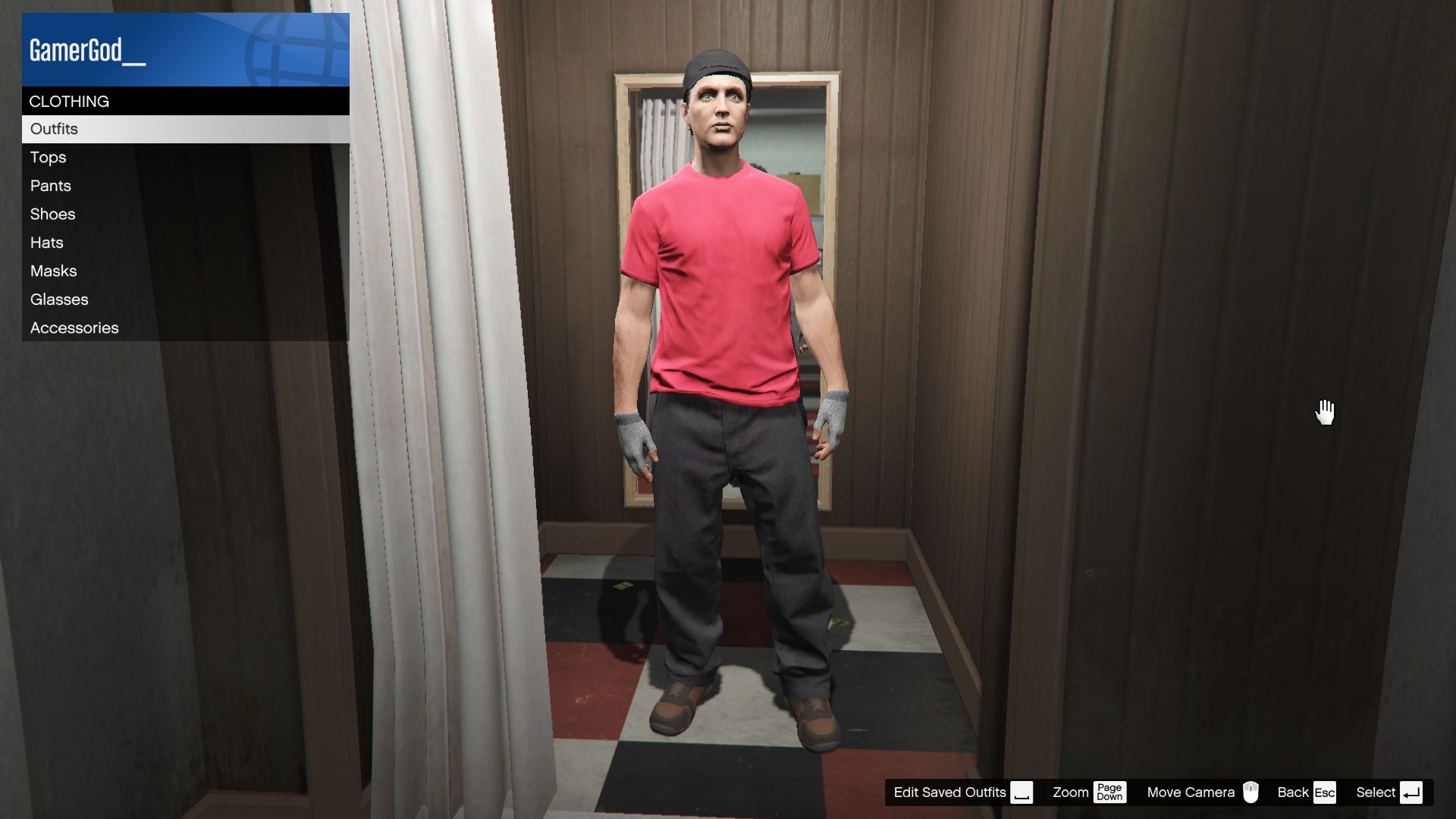The image size is (1456, 819).
Task: Click the mouse icon beside Move Camera
Action: (x=1250, y=792)
